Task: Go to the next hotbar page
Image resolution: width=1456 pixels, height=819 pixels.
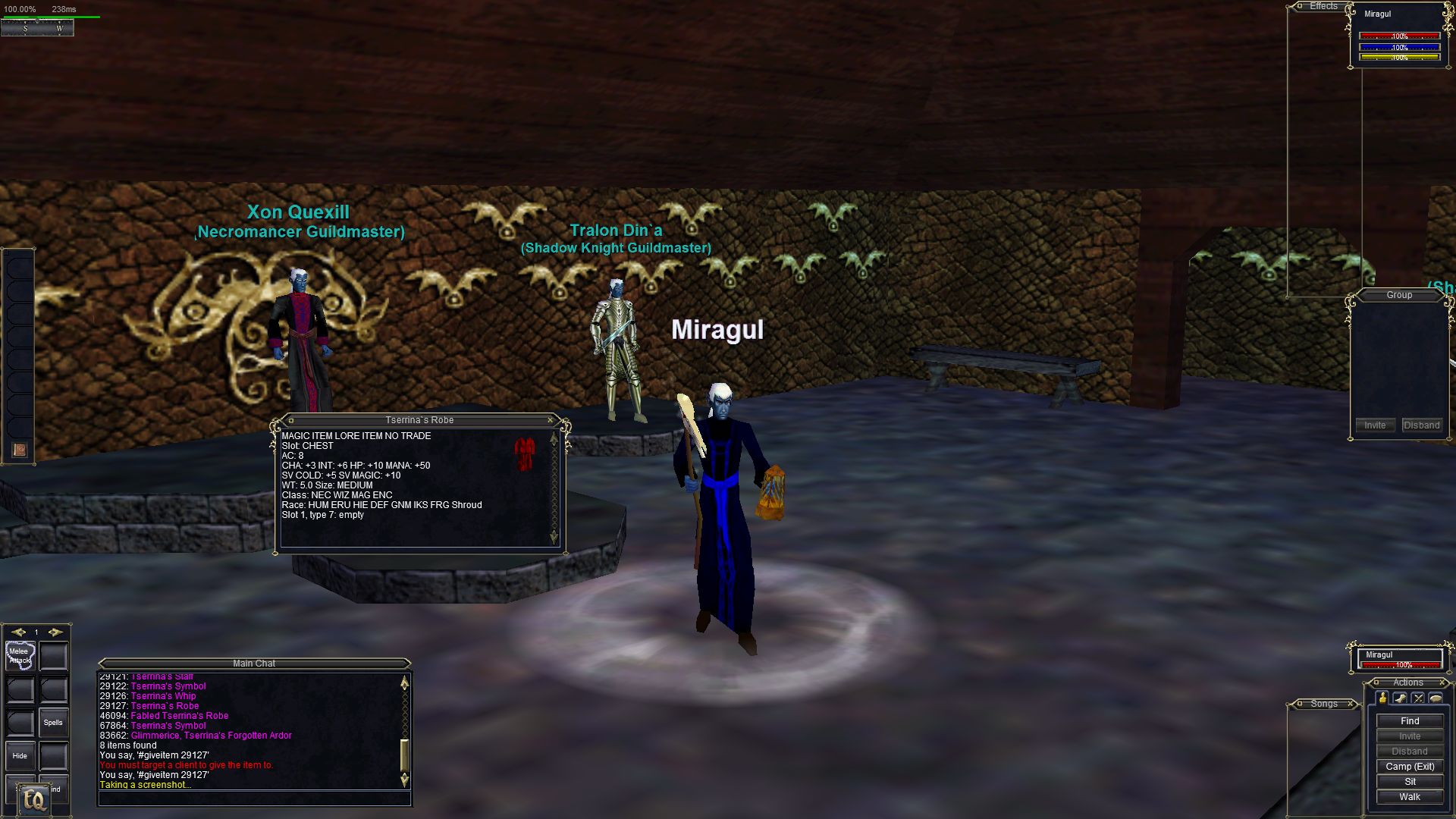Action: click(55, 632)
